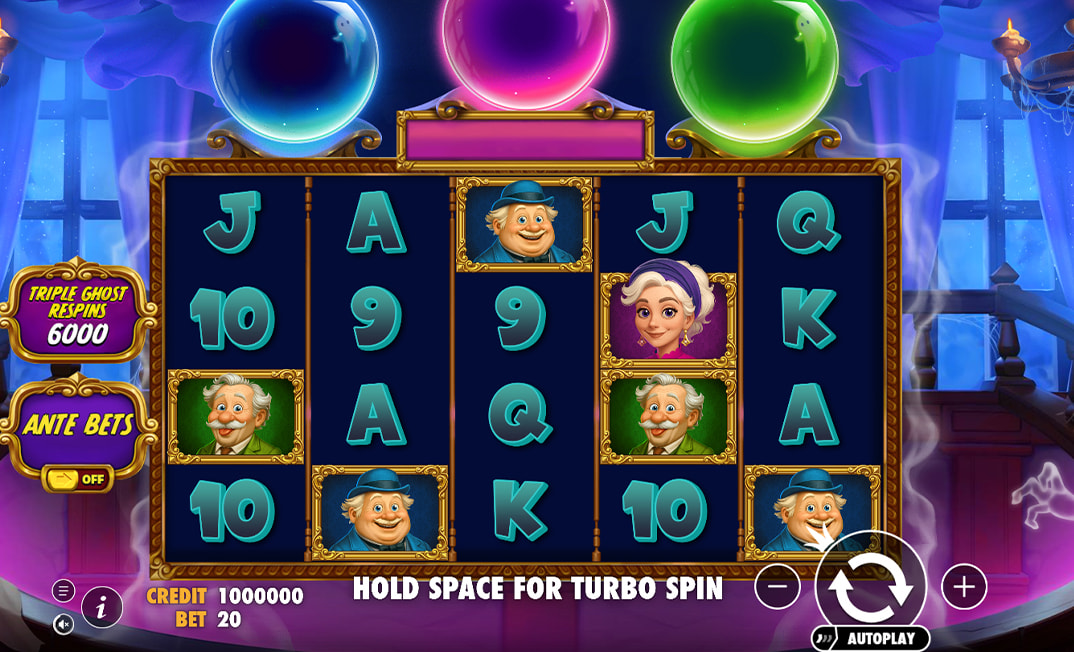Open the game info button
This screenshot has width=1074, height=652.
[x=102, y=607]
